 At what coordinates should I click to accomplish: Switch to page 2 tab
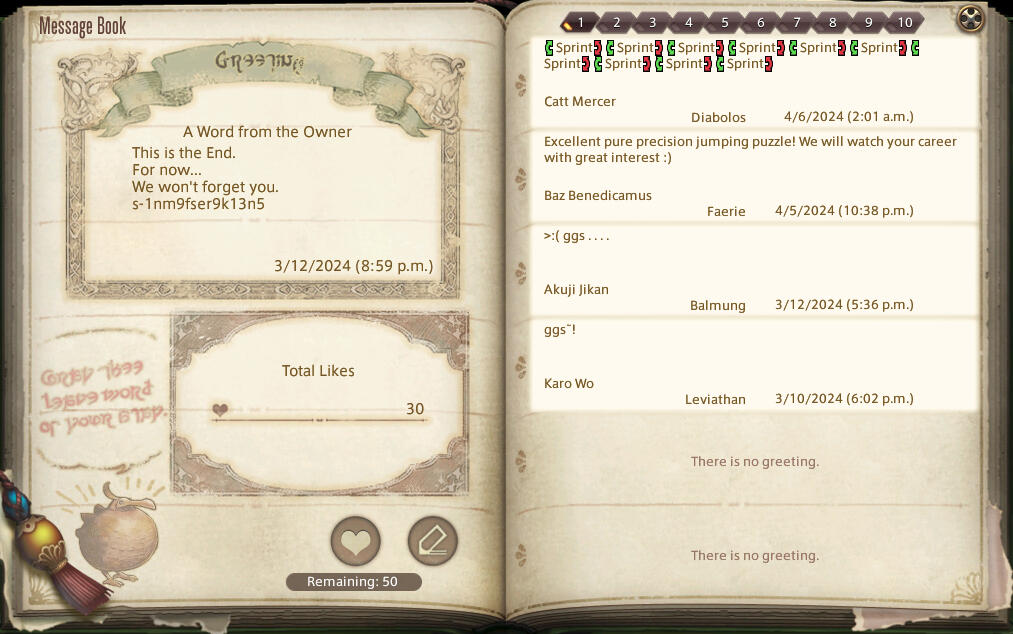point(616,22)
